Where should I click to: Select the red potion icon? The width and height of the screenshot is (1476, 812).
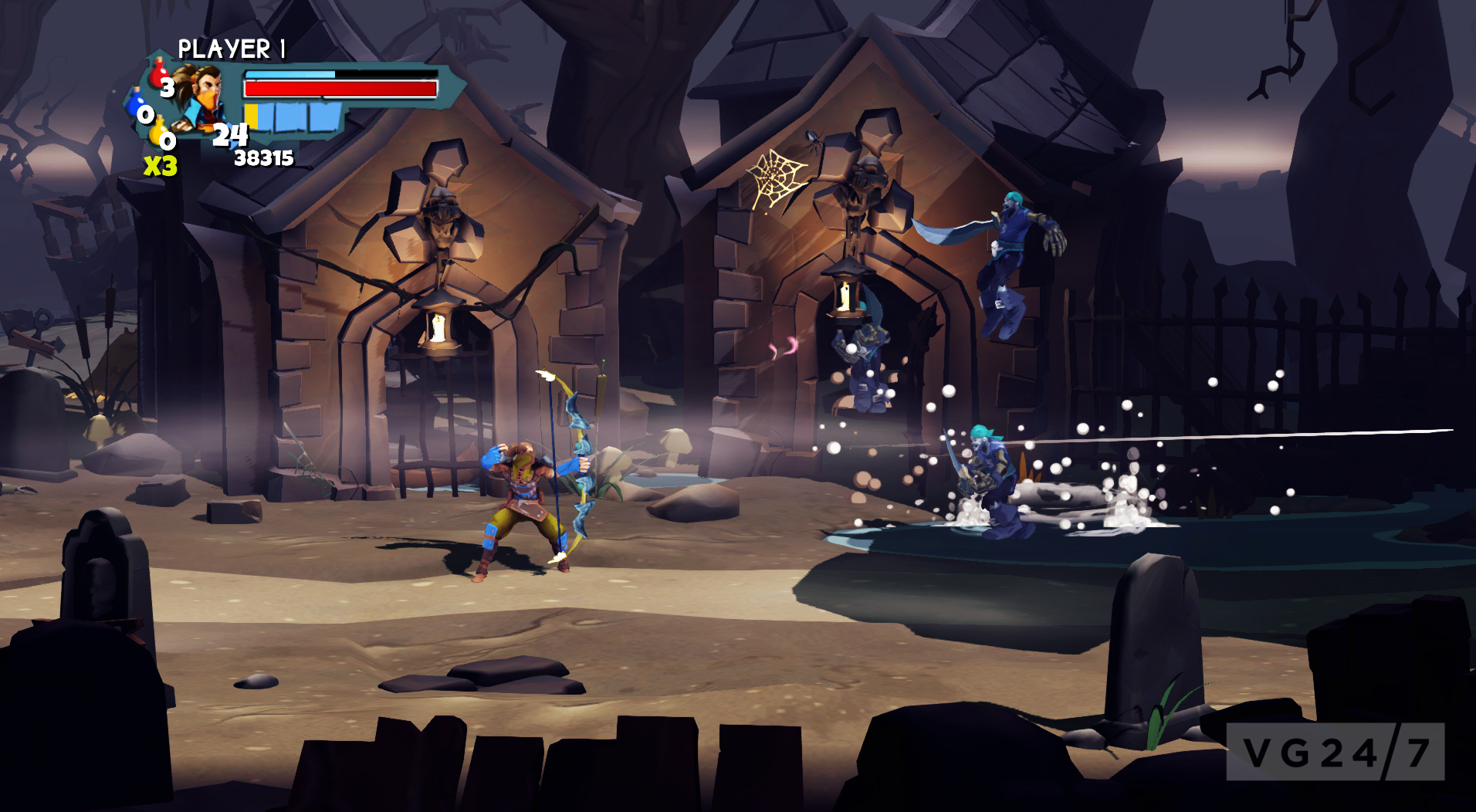pyautogui.click(x=158, y=73)
